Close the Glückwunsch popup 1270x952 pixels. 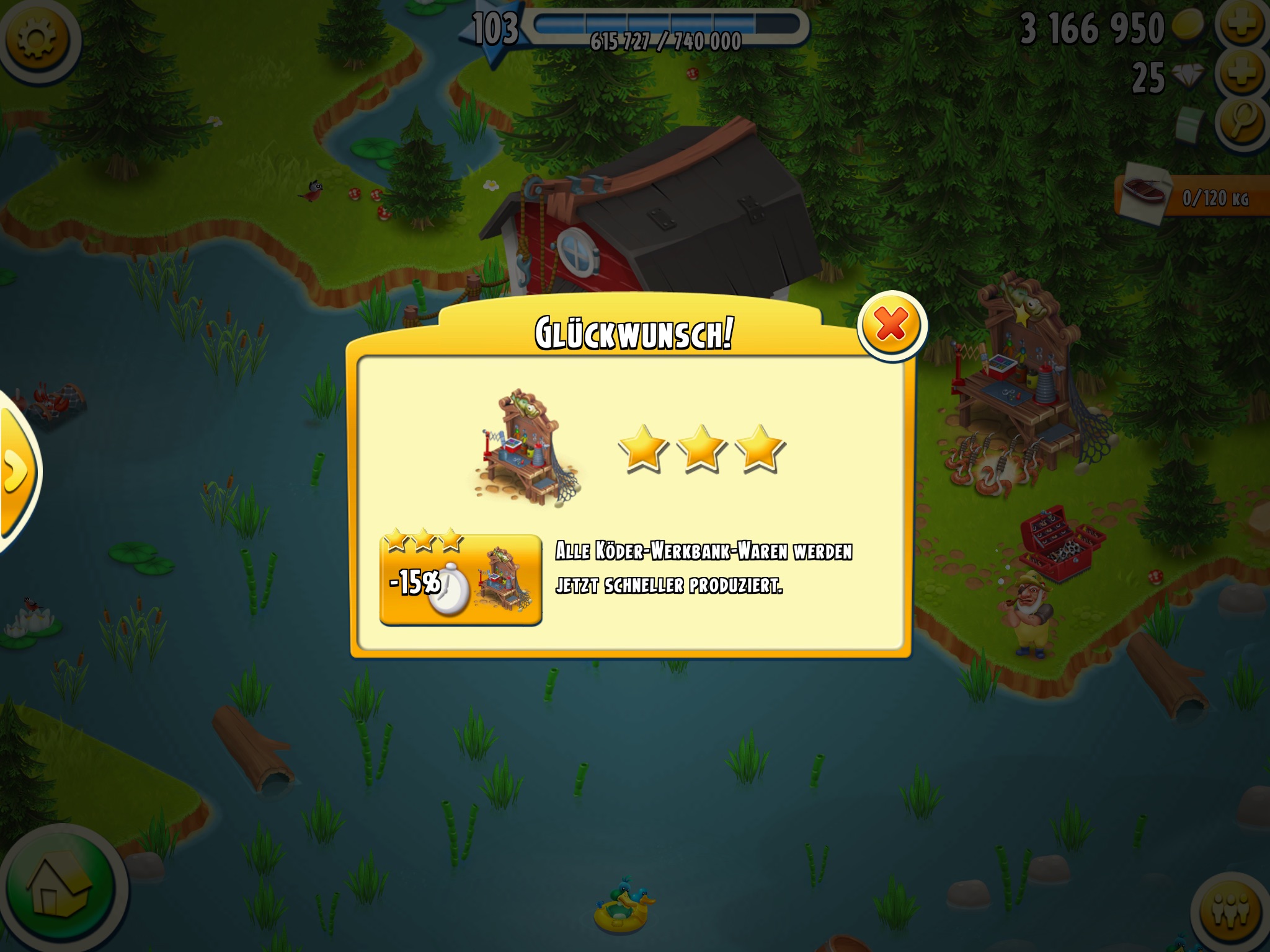pos(892,325)
